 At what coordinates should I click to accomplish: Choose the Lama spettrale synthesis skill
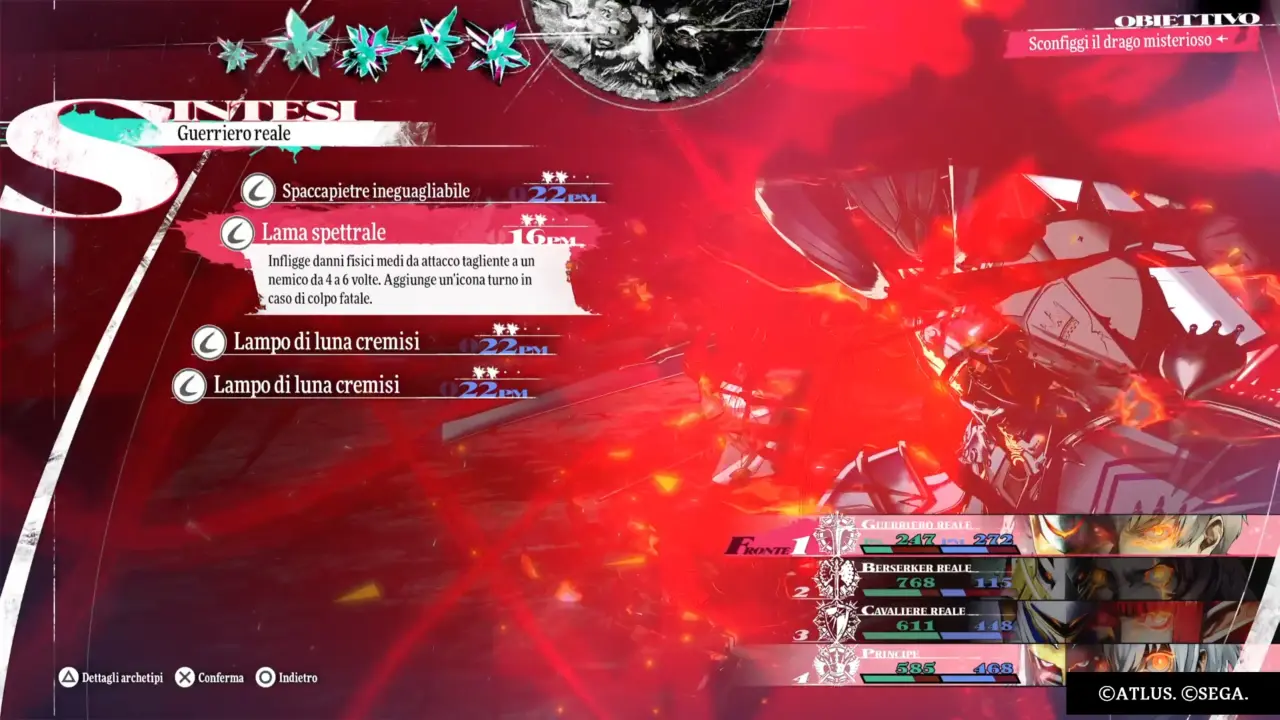point(324,233)
